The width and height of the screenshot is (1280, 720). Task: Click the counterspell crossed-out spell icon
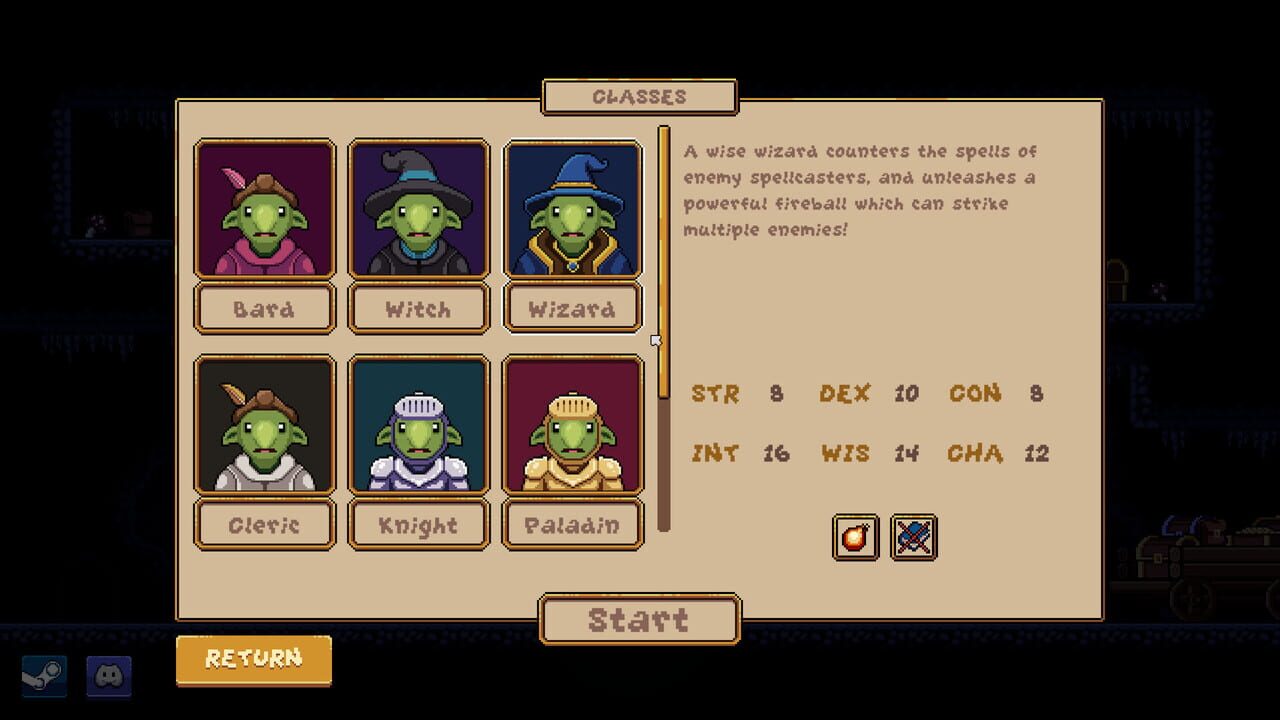coord(913,538)
